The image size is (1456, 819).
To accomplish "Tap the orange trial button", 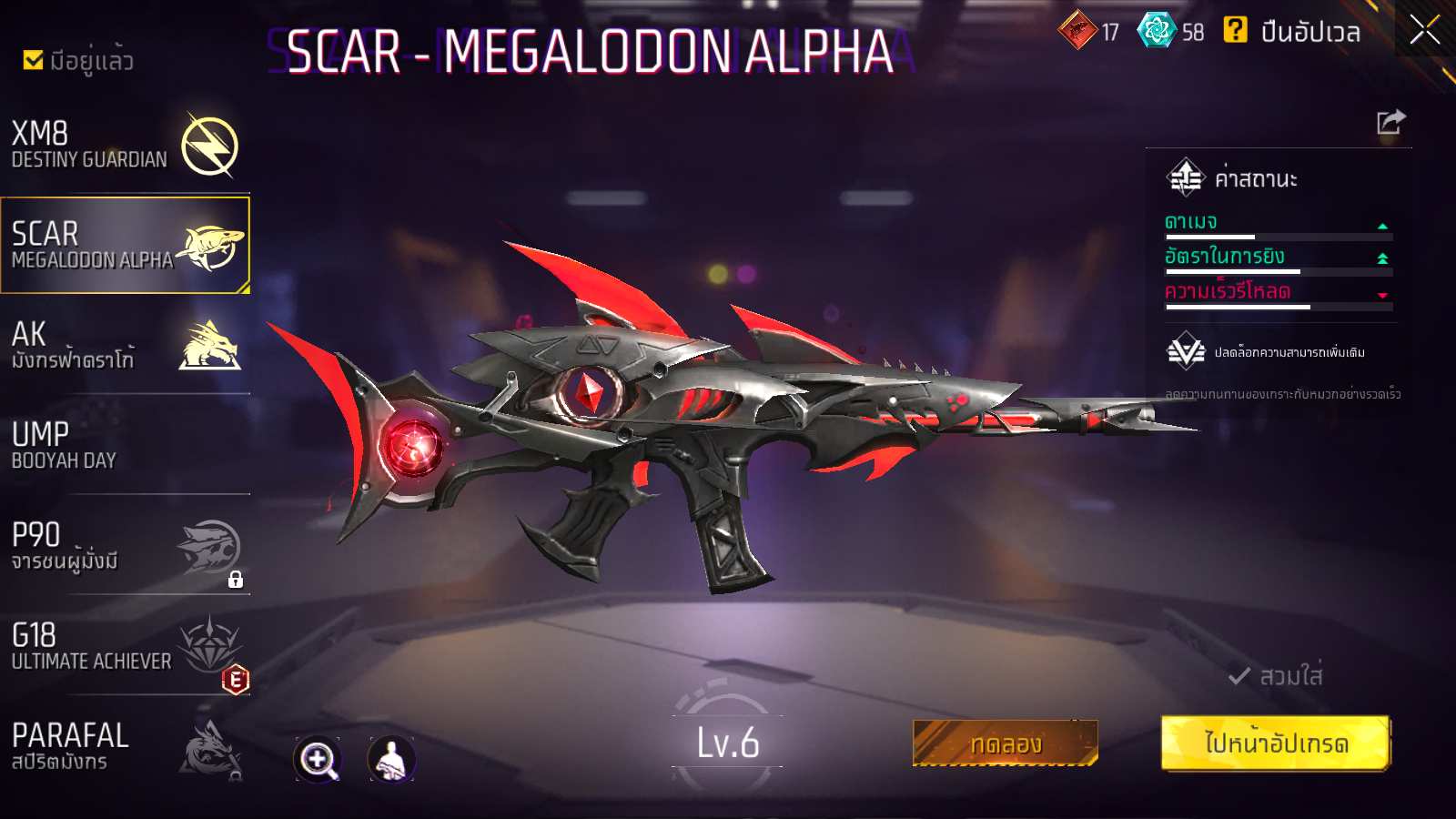I will [x=1005, y=743].
